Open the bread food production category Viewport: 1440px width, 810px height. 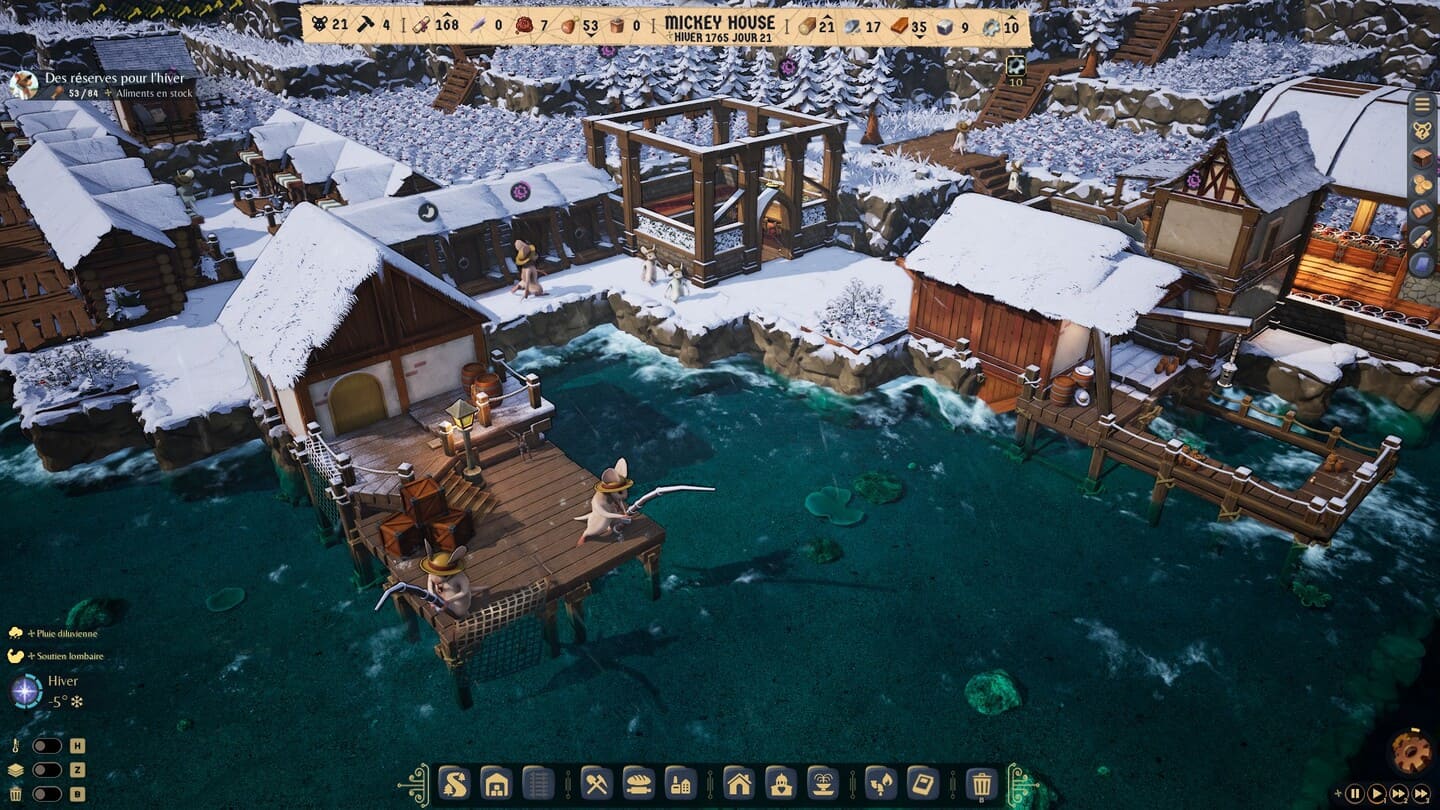point(638,782)
